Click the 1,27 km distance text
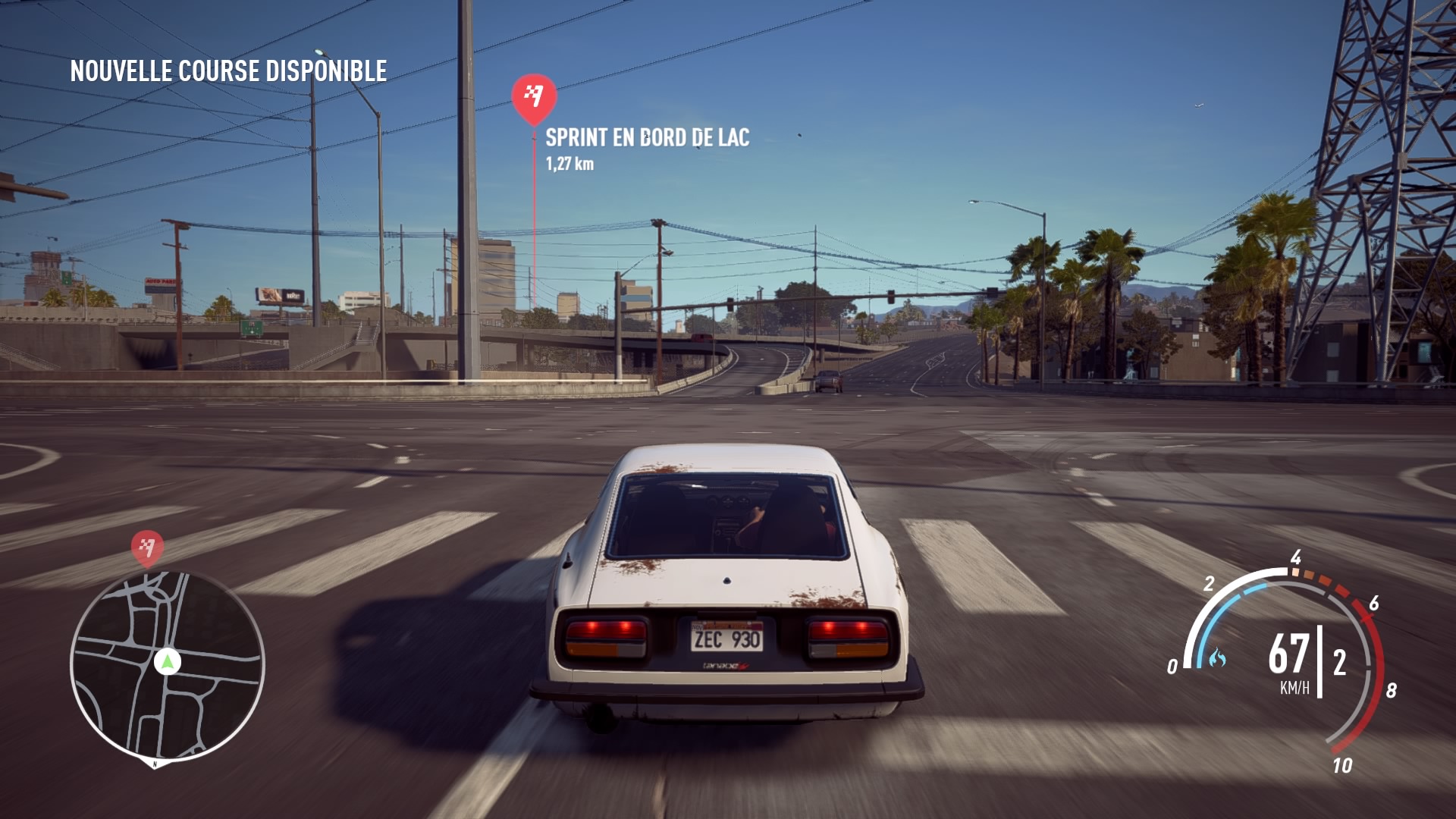This screenshot has width=1456, height=819. pyautogui.click(x=570, y=162)
